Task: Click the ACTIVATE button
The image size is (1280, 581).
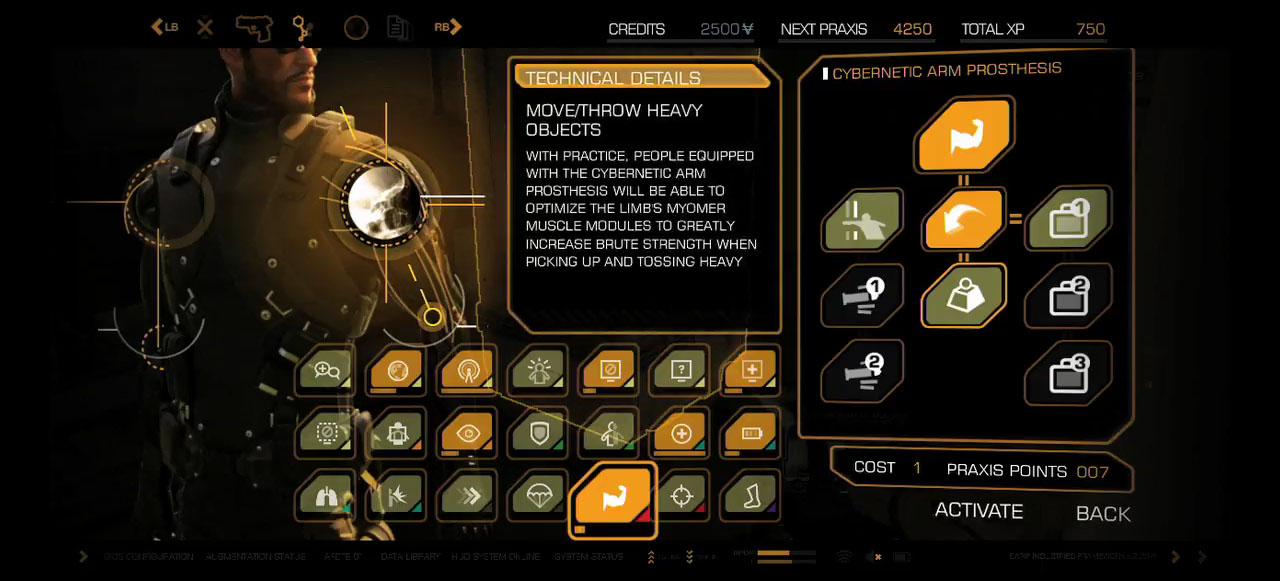Action: point(978,511)
